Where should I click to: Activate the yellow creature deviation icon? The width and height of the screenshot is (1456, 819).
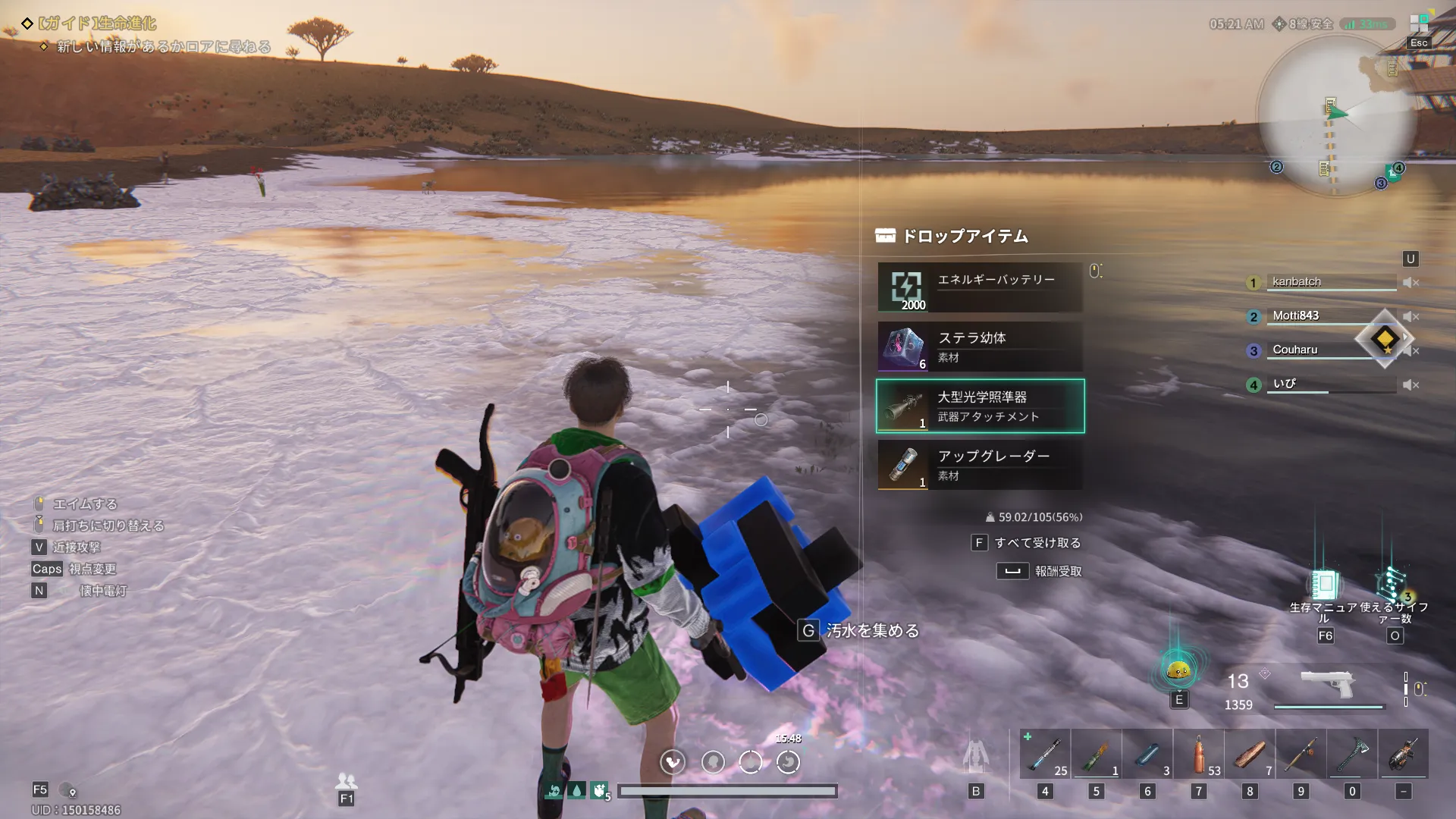[1178, 670]
